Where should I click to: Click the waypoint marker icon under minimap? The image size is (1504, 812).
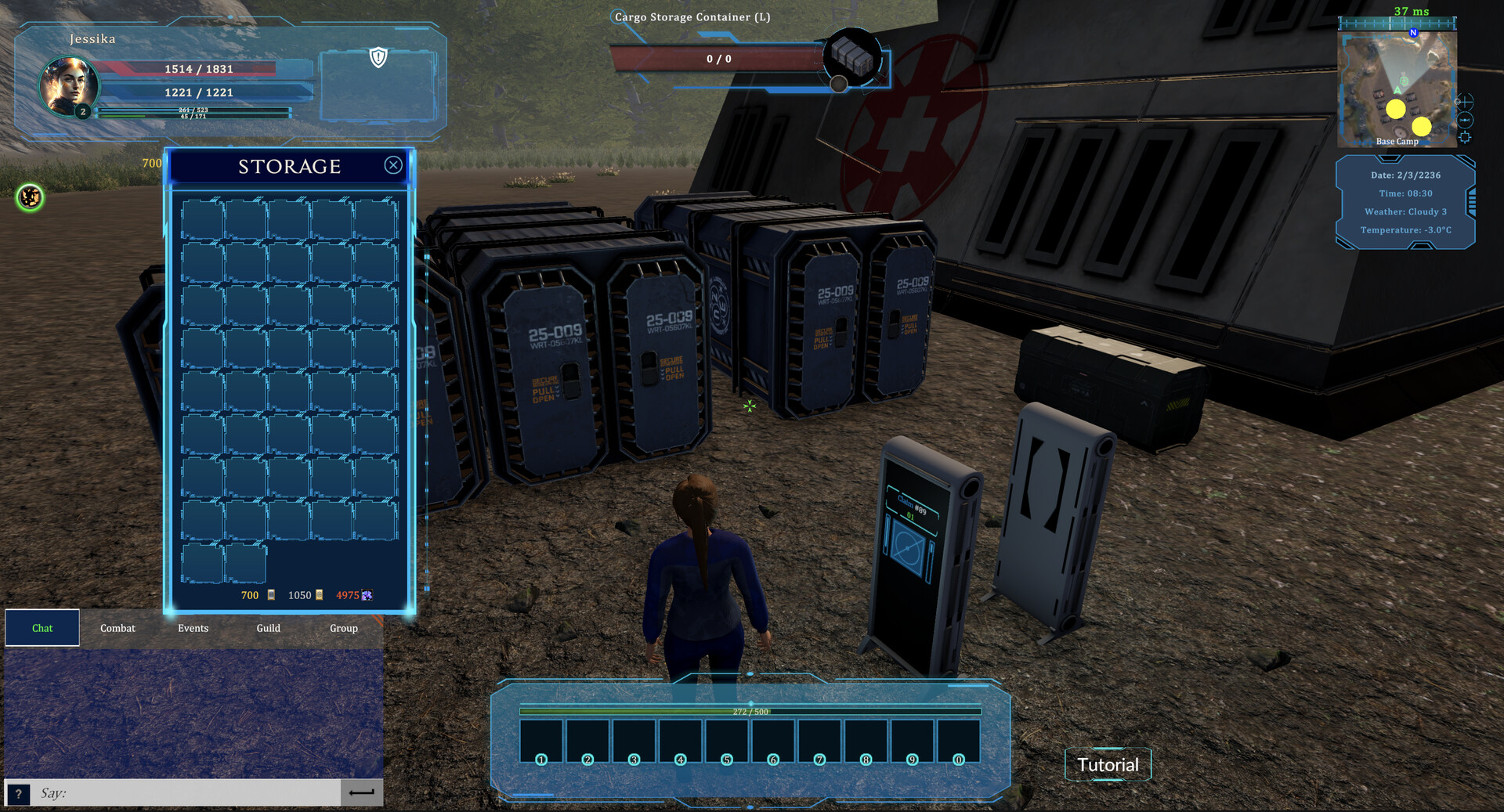[x=1464, y=138]
